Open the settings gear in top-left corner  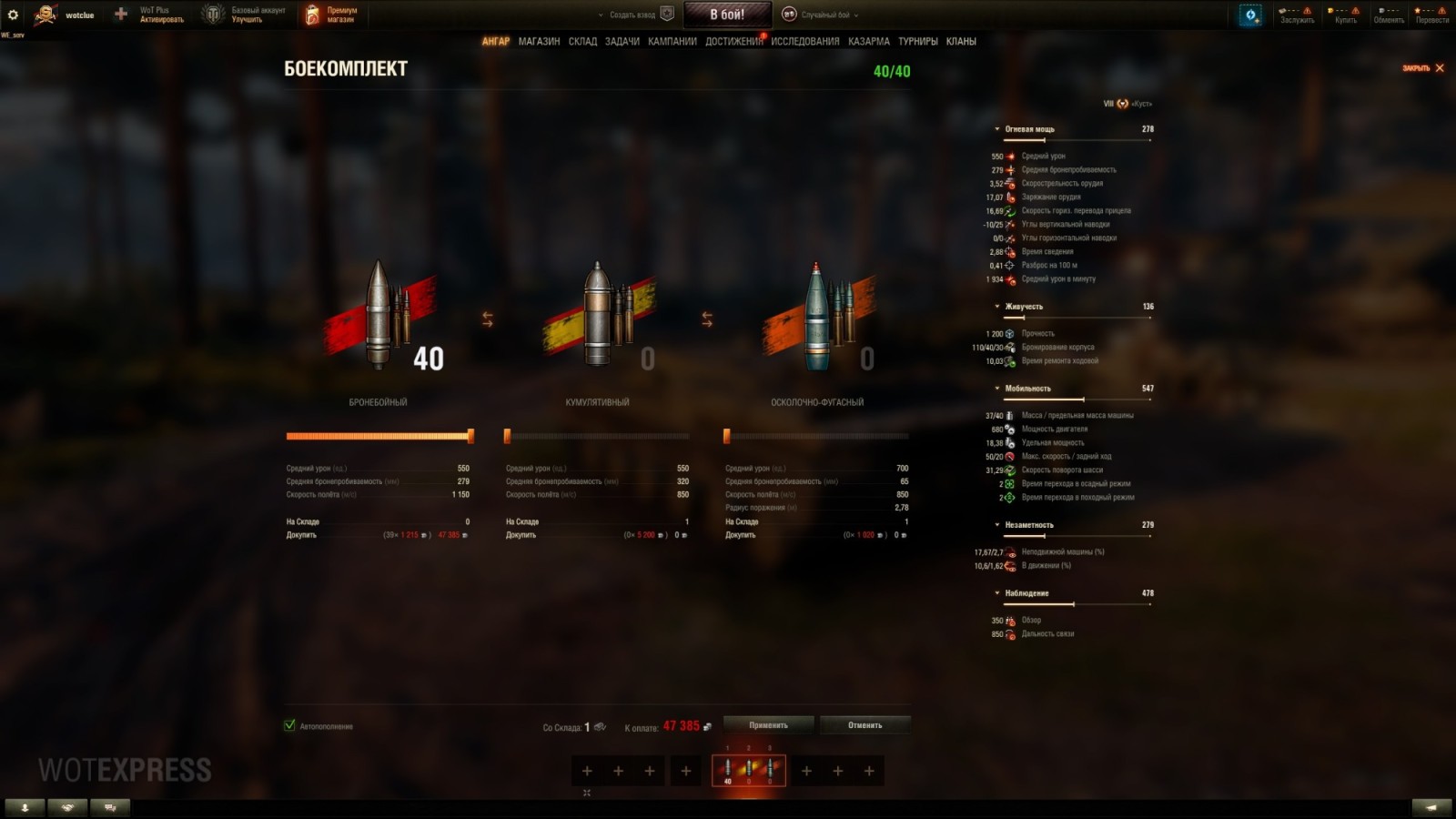(x=11, y=13)
